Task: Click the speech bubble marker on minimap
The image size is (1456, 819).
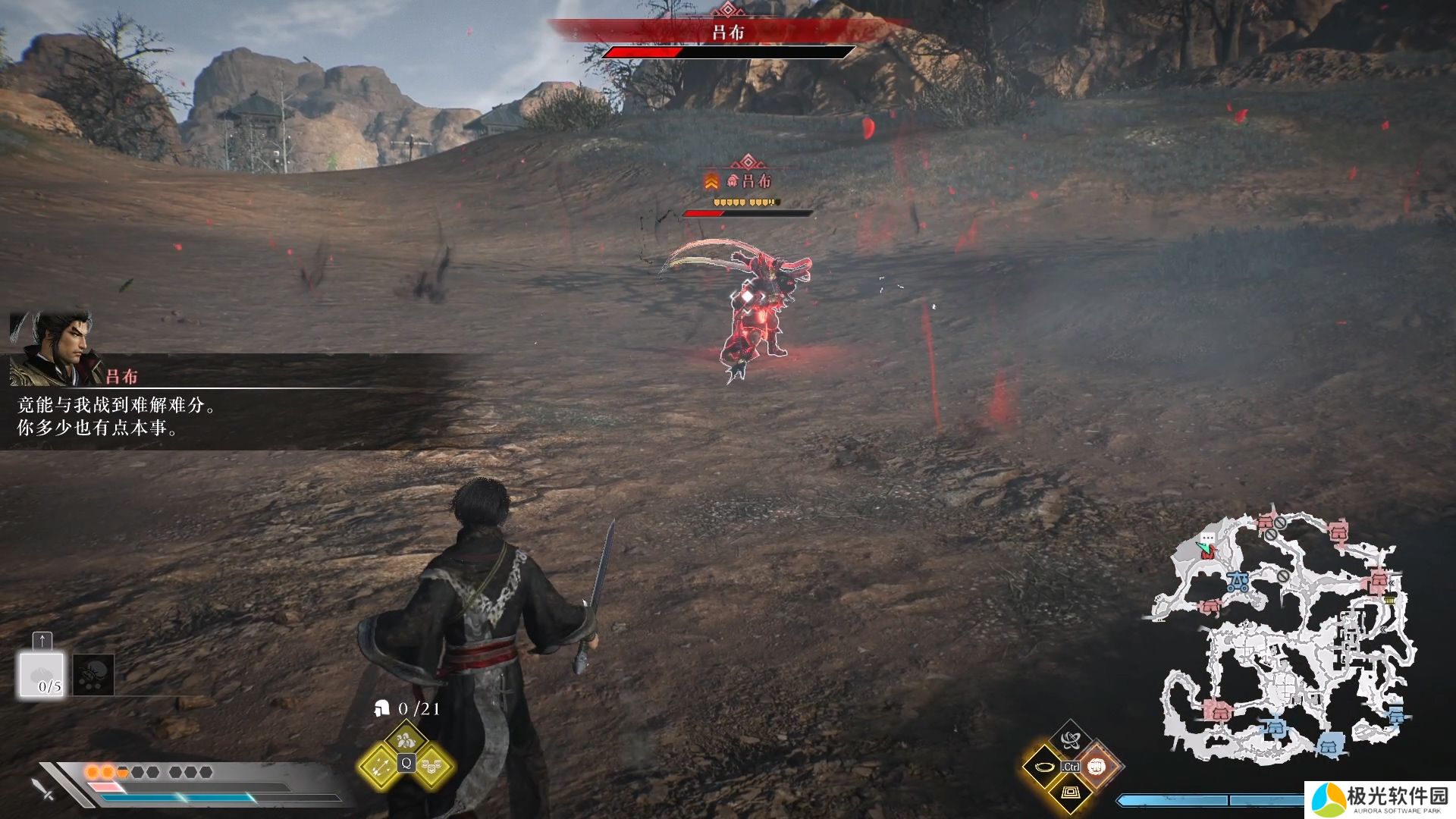Action: point(1207,538)
